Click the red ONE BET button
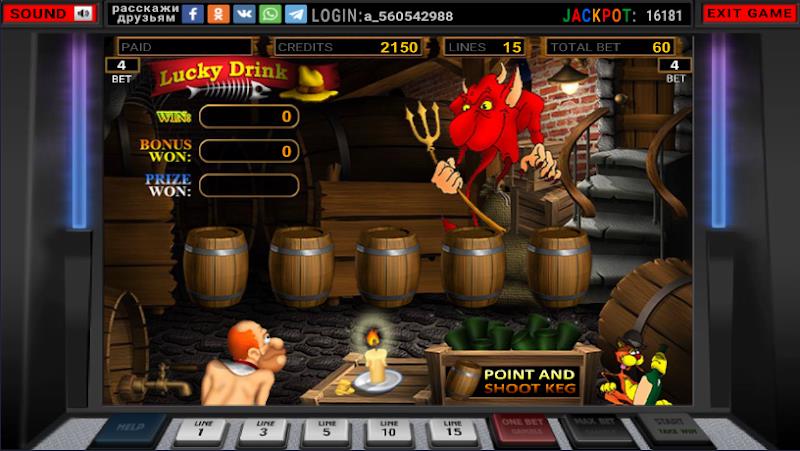This screenshot has height=451, width=800. point(524,430)
